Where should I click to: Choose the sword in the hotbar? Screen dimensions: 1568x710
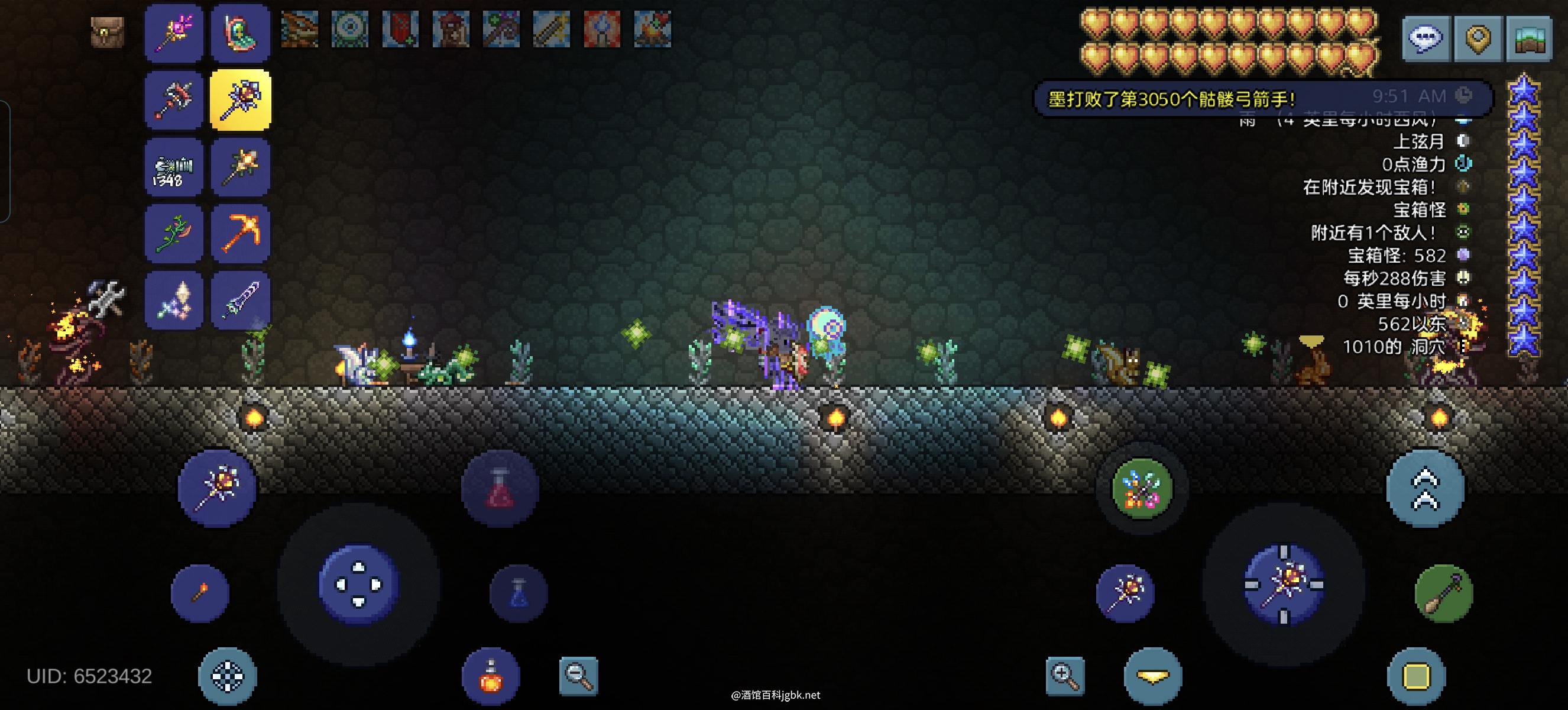pos(241,299)
